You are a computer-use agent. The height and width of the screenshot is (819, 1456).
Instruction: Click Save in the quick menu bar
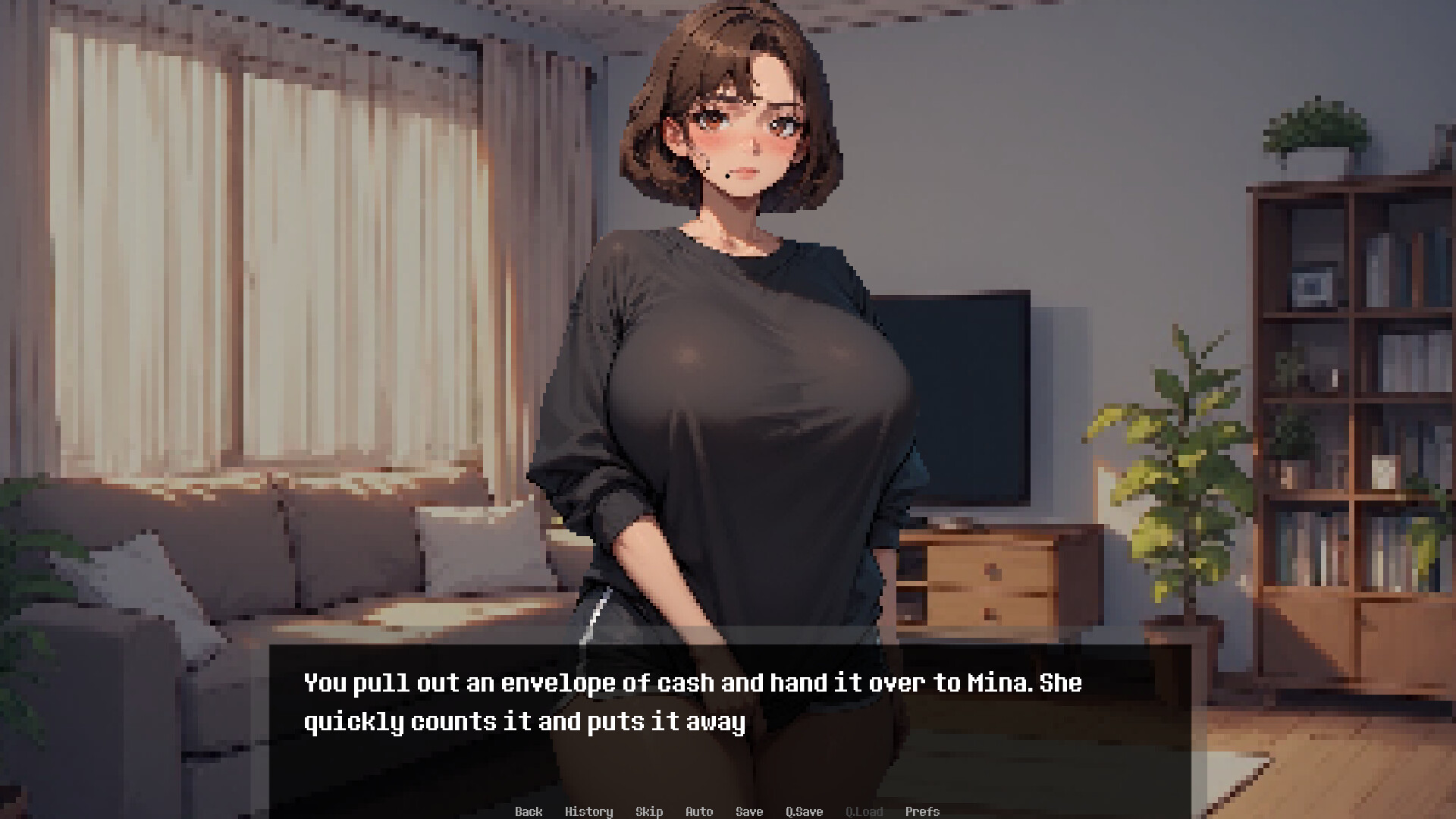pos(749,811)
